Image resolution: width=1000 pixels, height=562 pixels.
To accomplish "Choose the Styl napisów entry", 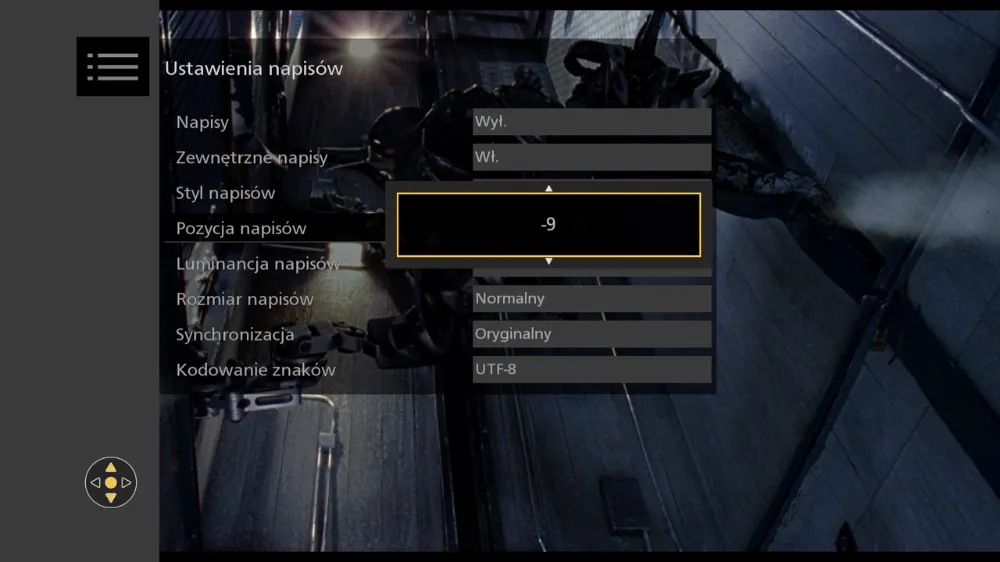I will tap(225, 193).
